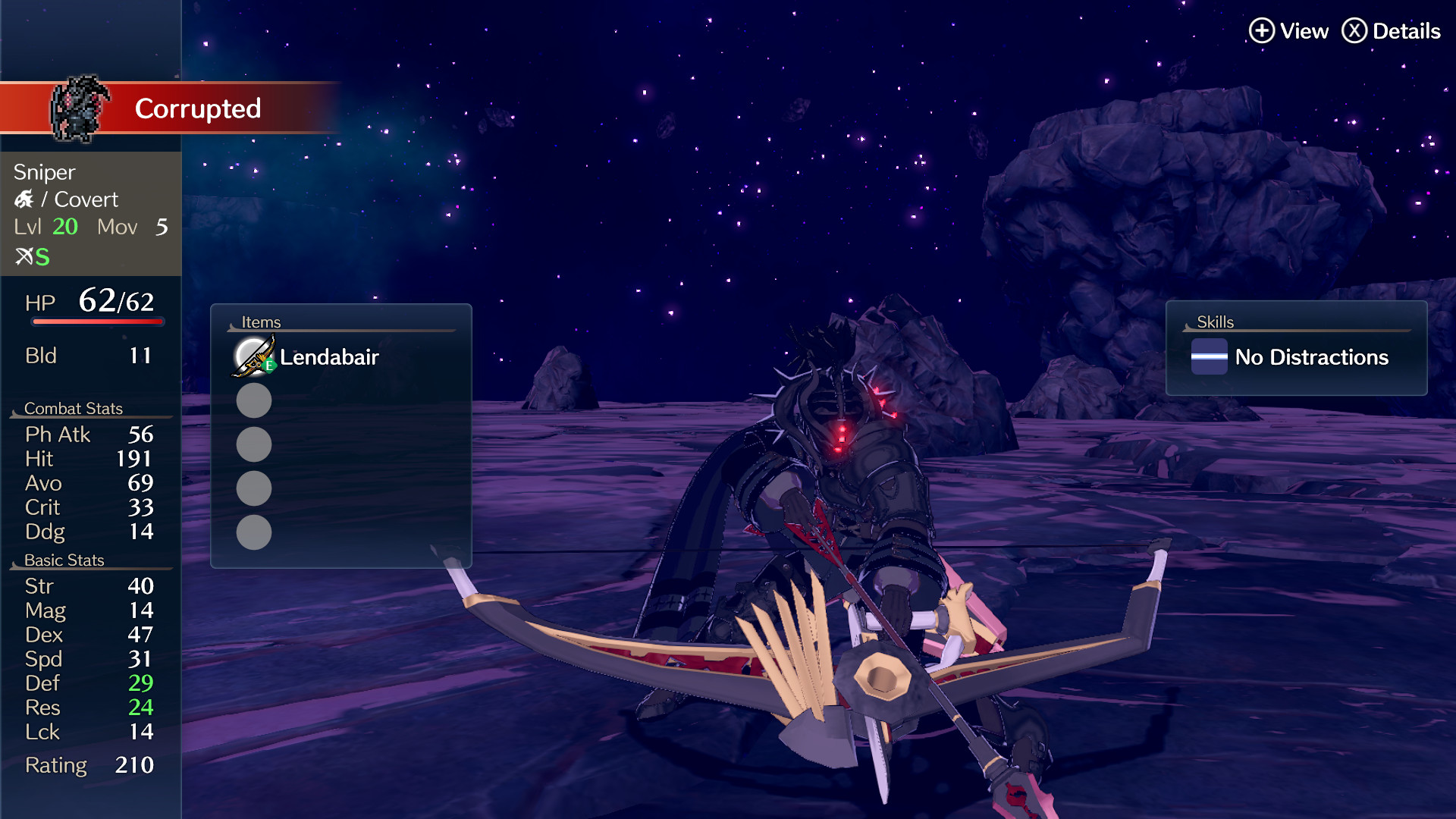This screenshot has height=819, width=1456.
Task: Select the Lendabair weapon entry text
Action: click(x=329, y=357)
